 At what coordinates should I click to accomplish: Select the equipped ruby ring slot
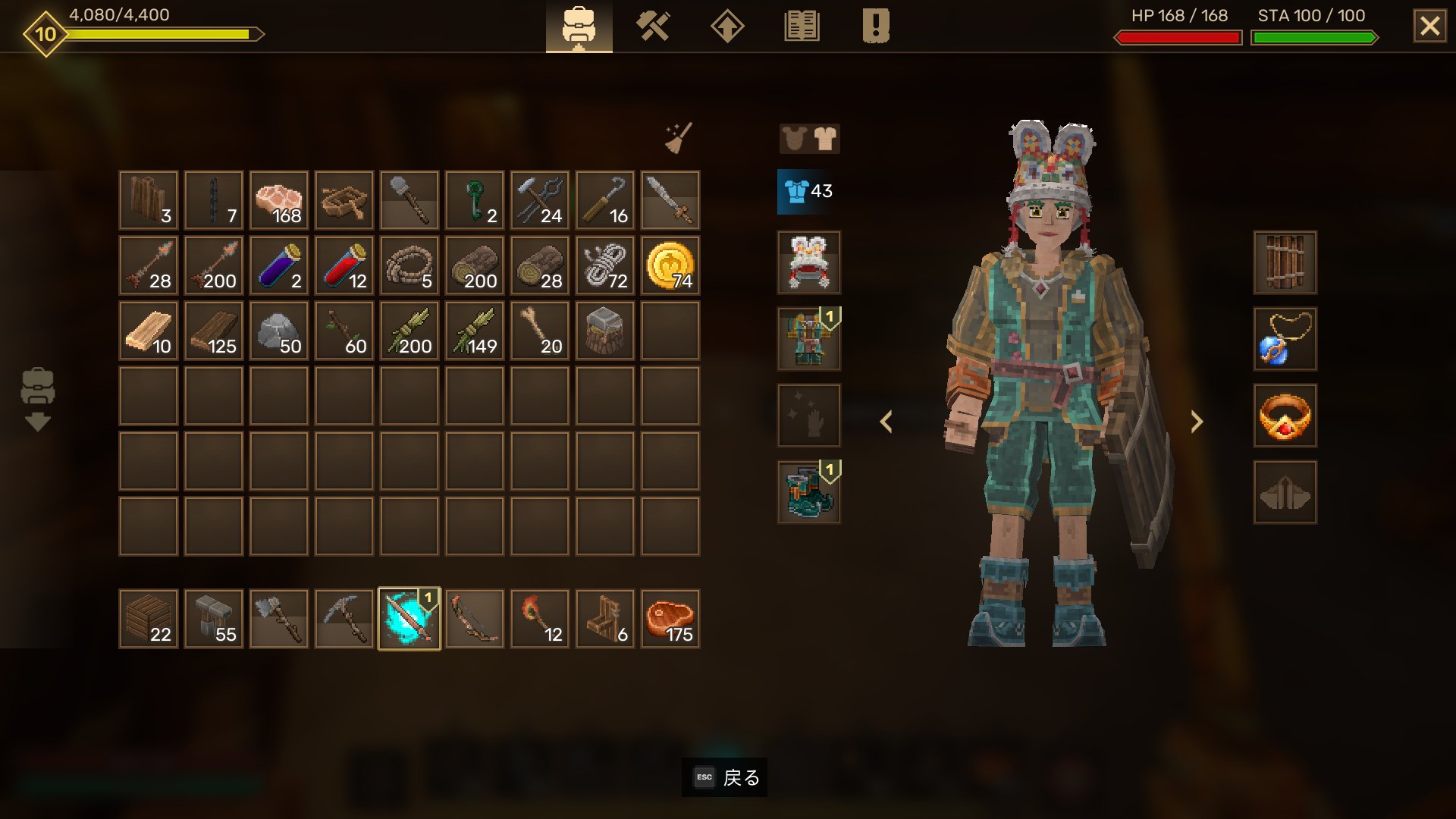1285,416
